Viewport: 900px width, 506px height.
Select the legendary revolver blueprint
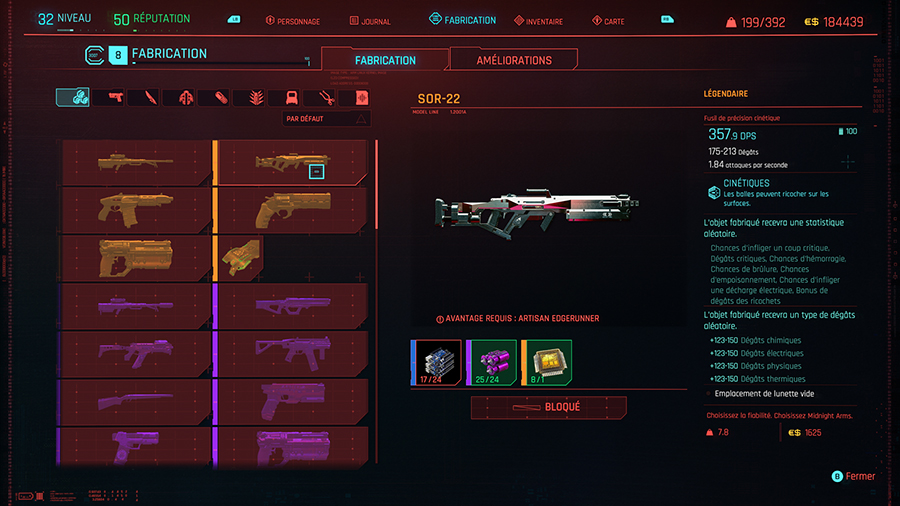tap(294, 208)
